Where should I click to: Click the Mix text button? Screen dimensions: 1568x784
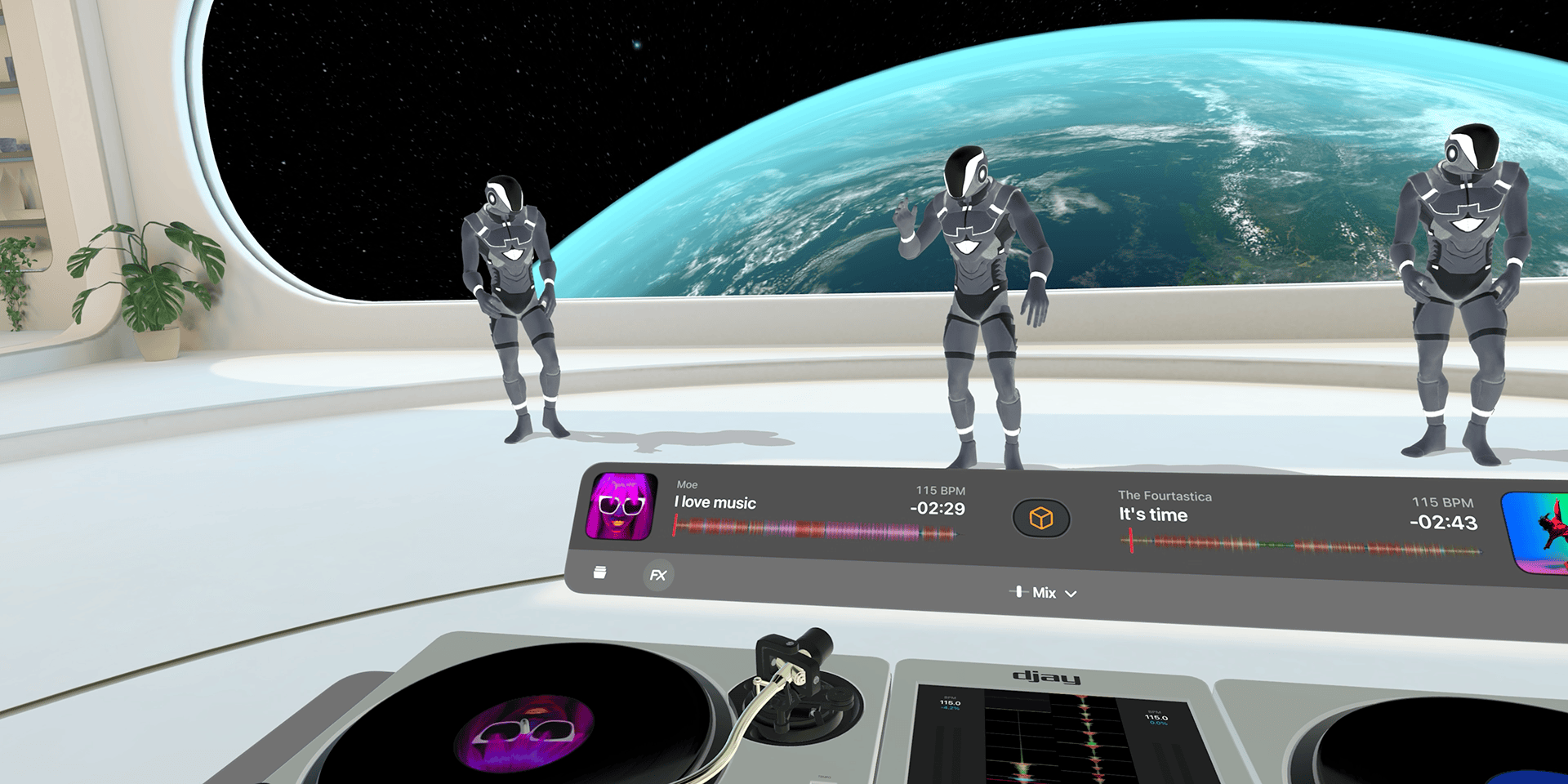[x=1045, y=593]
